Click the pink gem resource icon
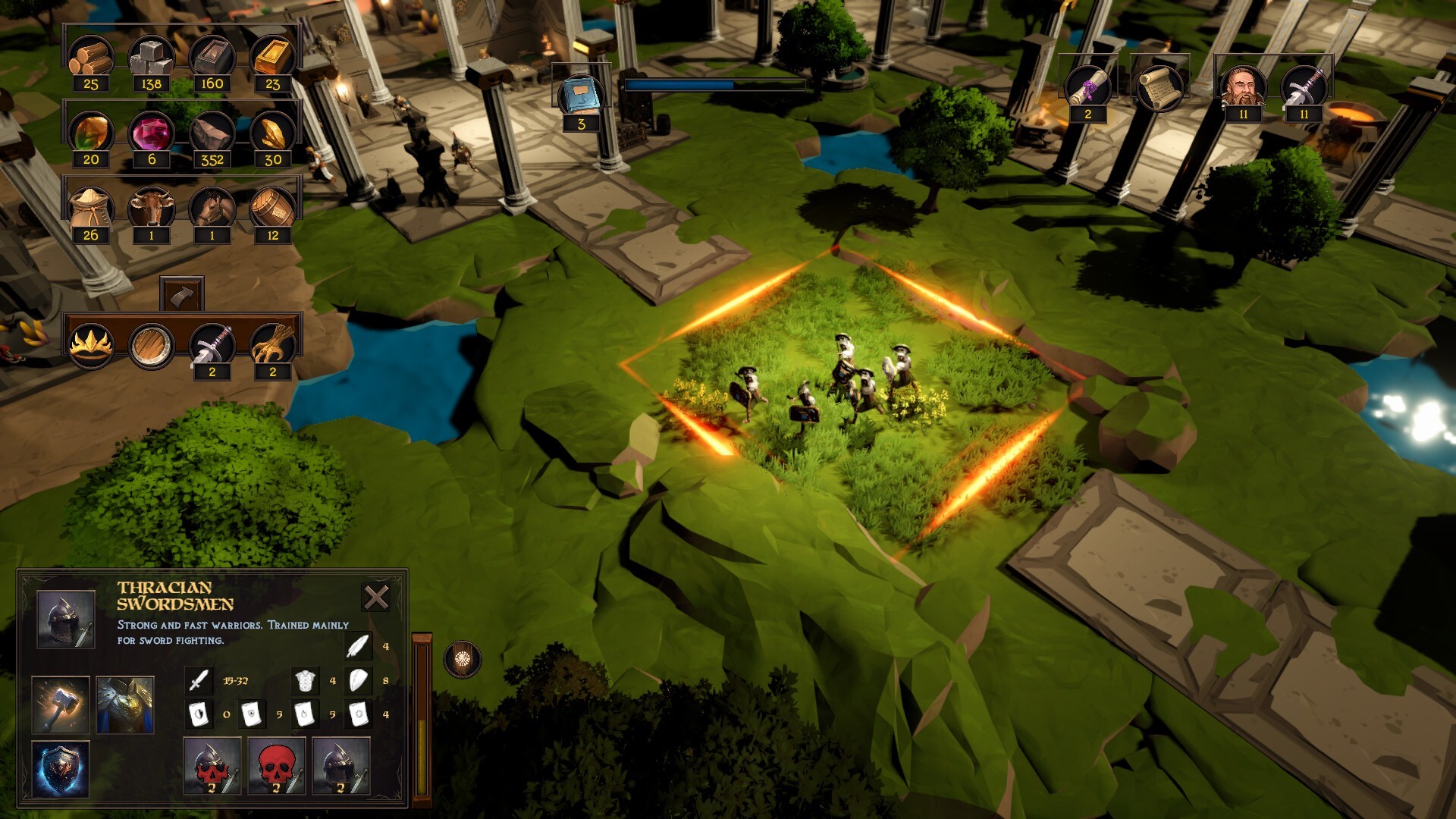Viewport: 1456px width, 819px height. point(152,133)
